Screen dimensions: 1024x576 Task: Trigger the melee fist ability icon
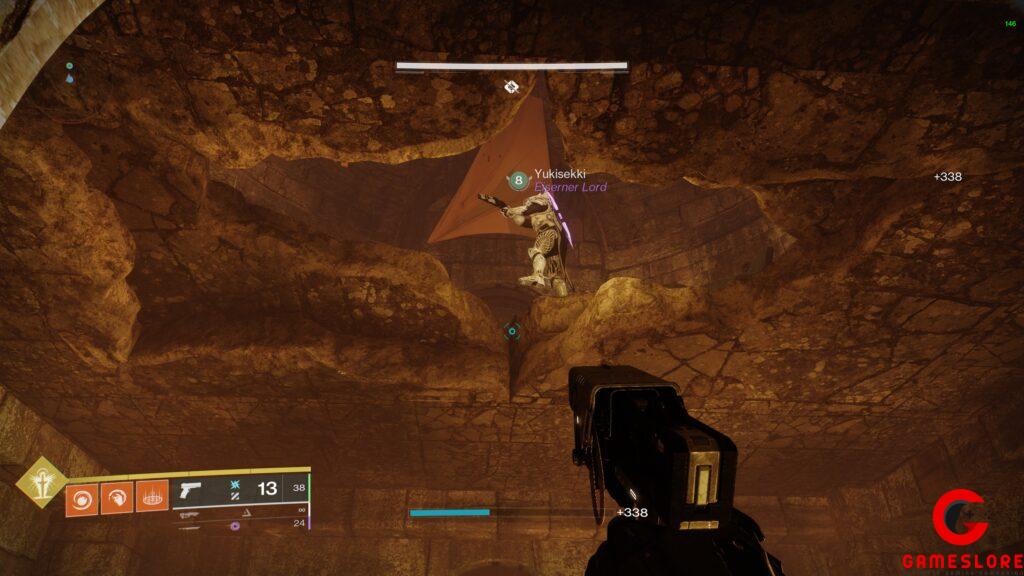(117, 497)
